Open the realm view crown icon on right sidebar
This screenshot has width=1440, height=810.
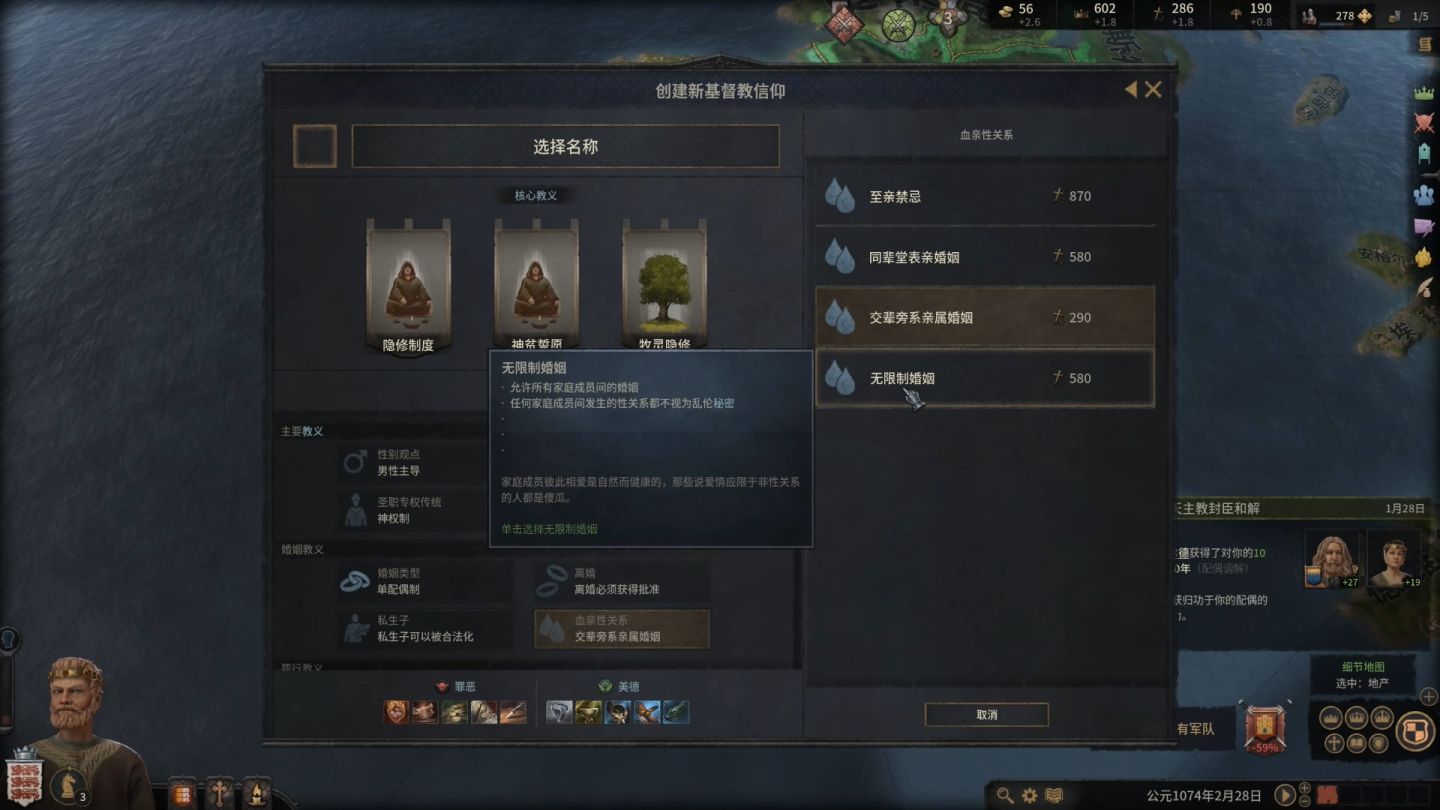[1423, 90]
